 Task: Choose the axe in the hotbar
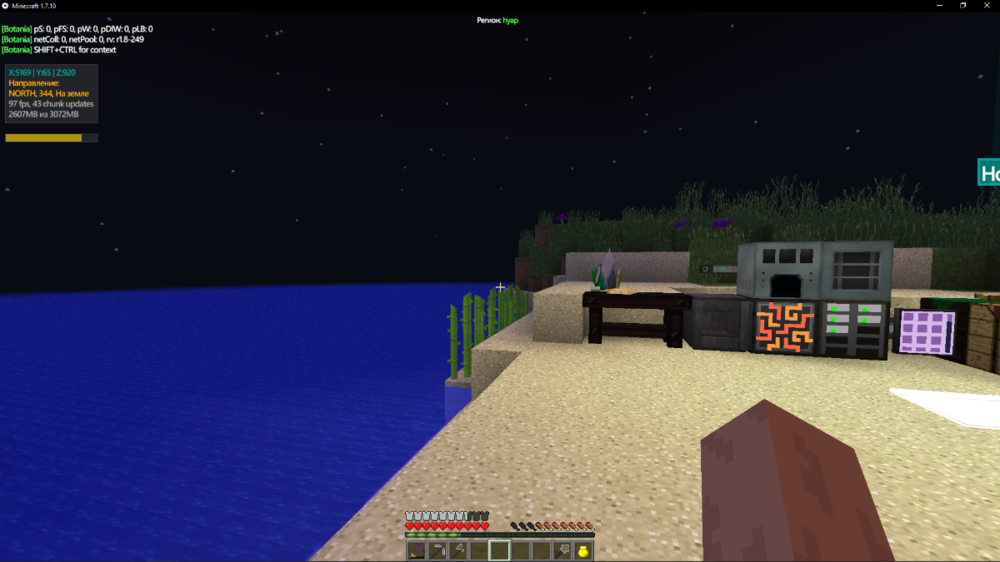[x=458, y=551]
